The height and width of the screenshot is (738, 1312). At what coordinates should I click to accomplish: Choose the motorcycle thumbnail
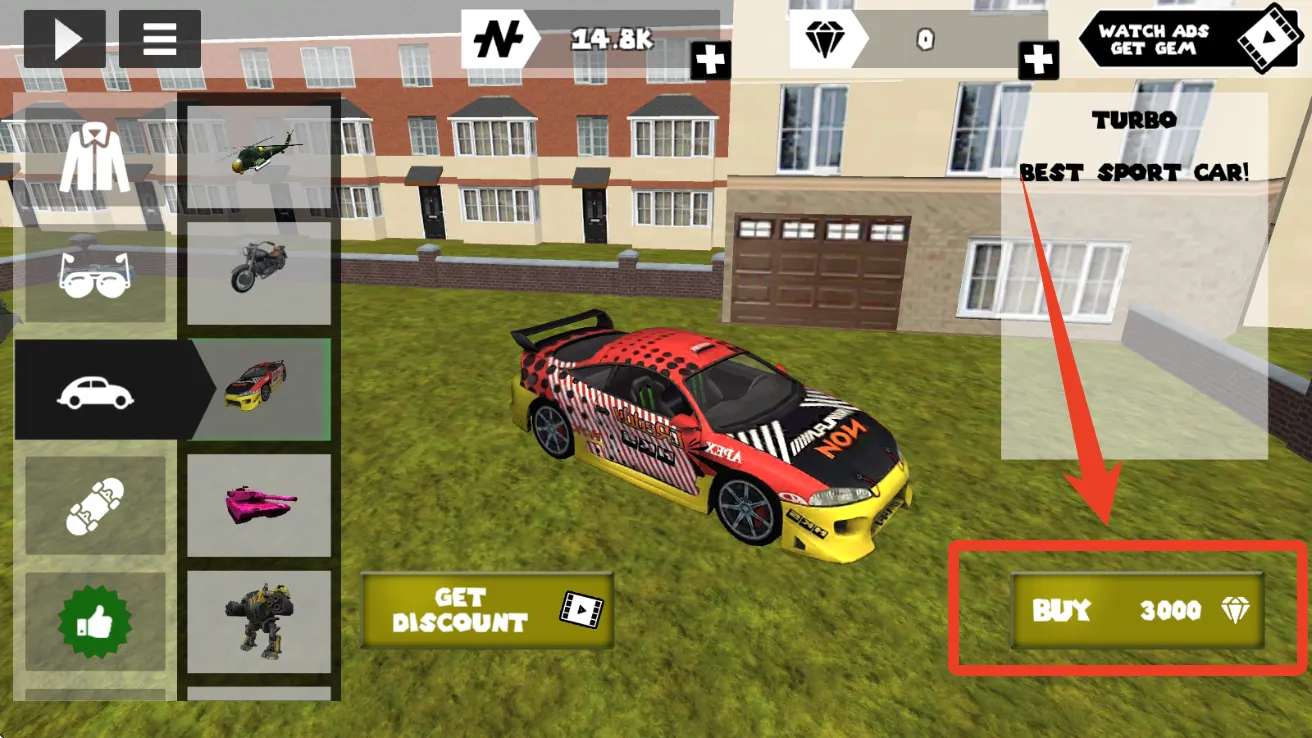coord(259,272)
